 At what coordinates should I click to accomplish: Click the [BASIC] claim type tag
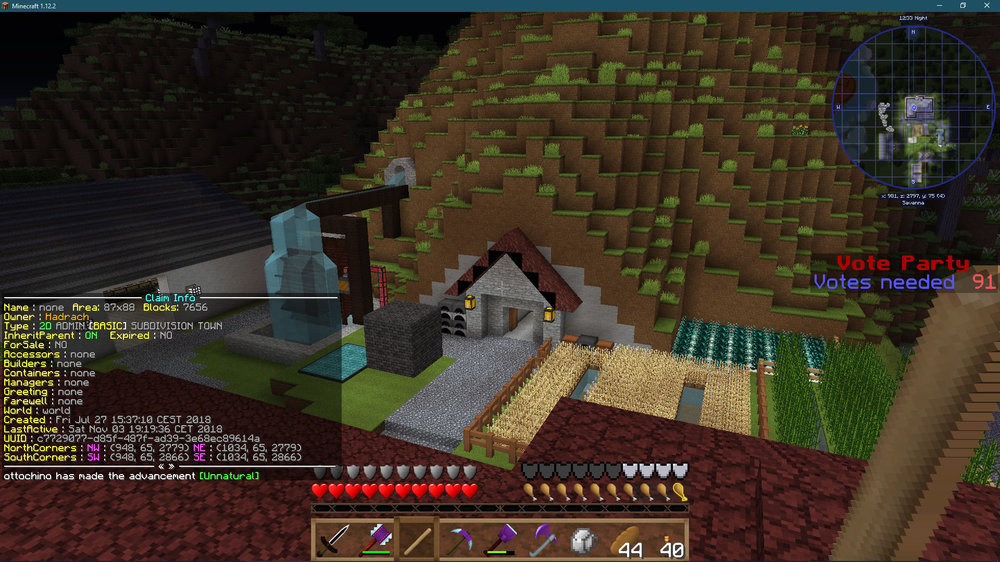click(108, 326)
